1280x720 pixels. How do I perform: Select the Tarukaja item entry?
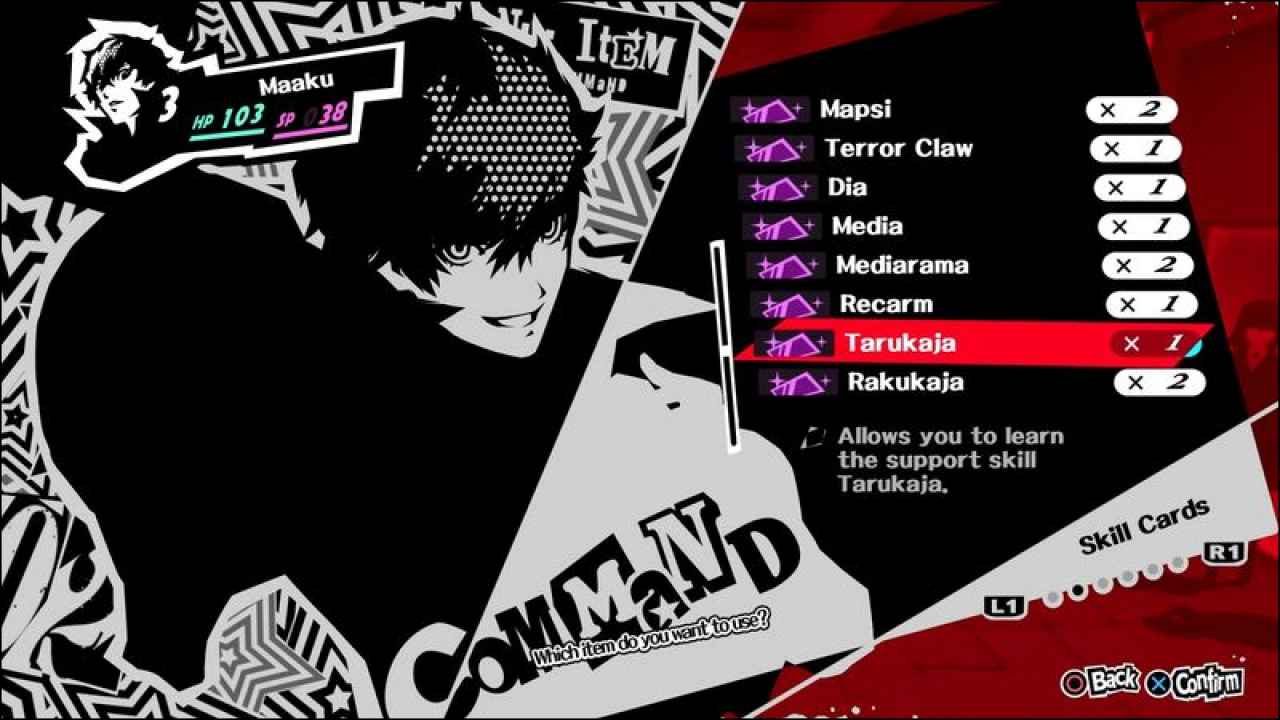pyautogui.click(x=900, y=343)
